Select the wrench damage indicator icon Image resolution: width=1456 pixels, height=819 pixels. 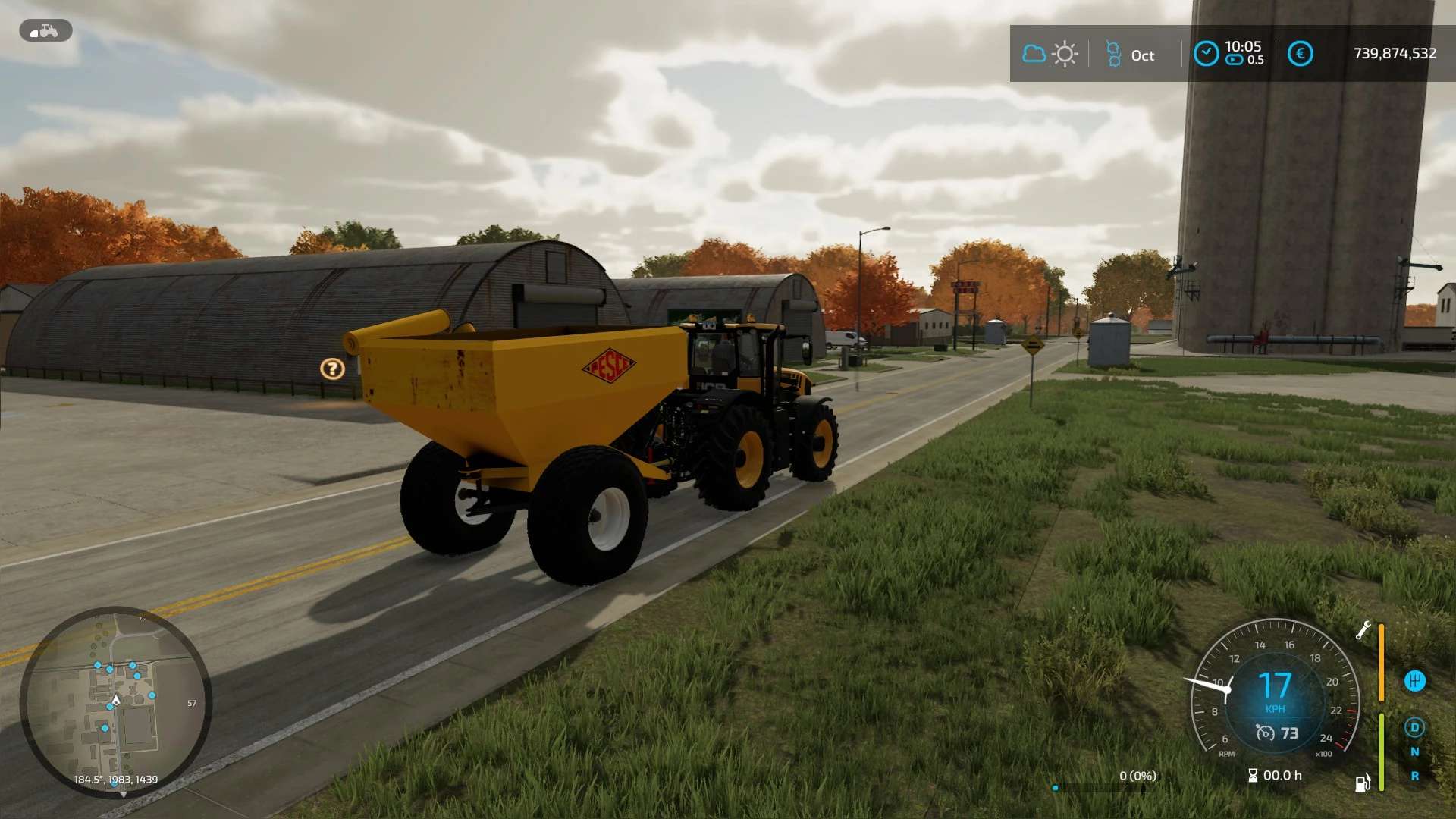pos(1363,630)
